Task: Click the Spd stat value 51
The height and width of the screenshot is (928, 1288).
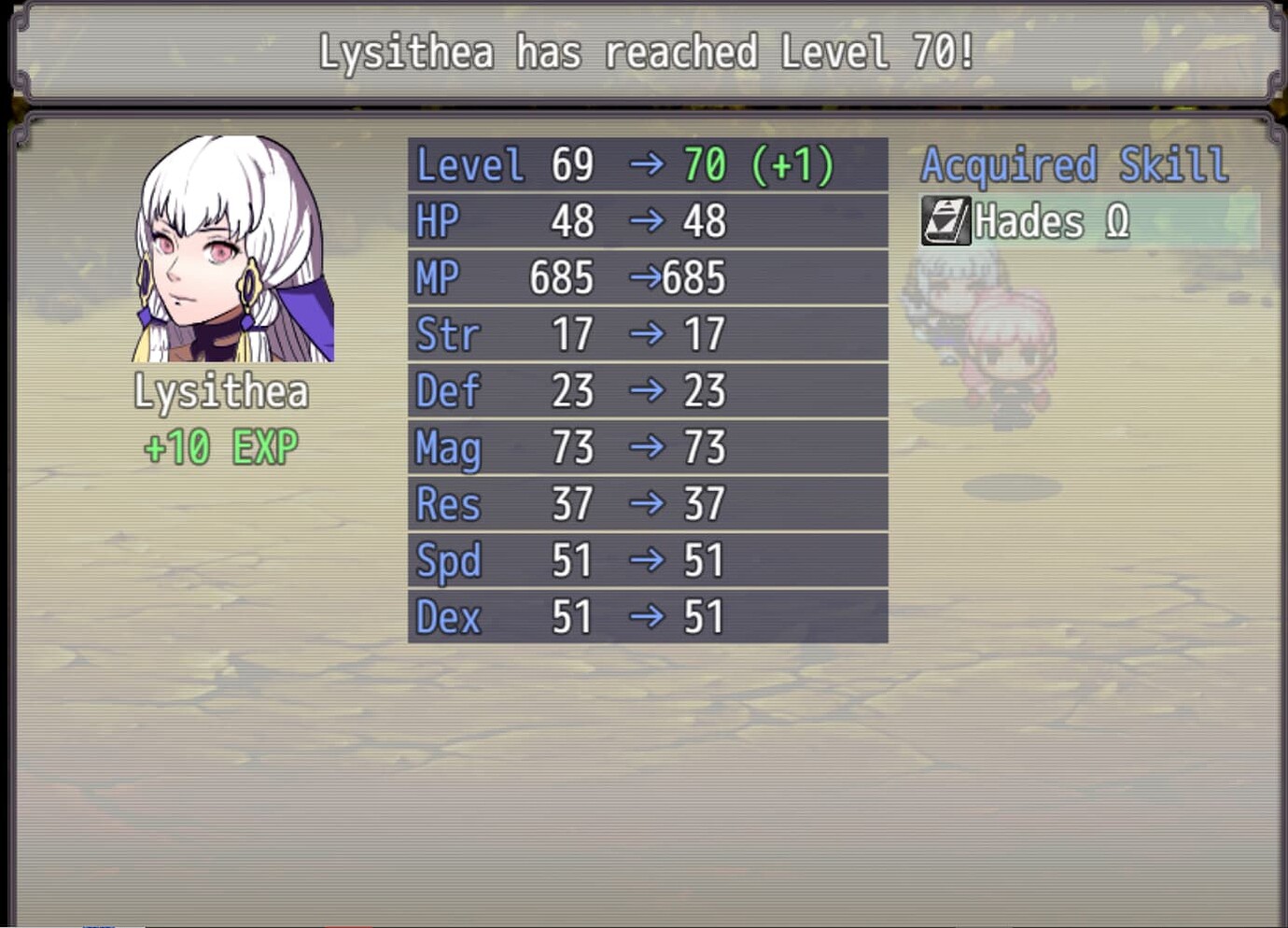Action: pos(573,560)
